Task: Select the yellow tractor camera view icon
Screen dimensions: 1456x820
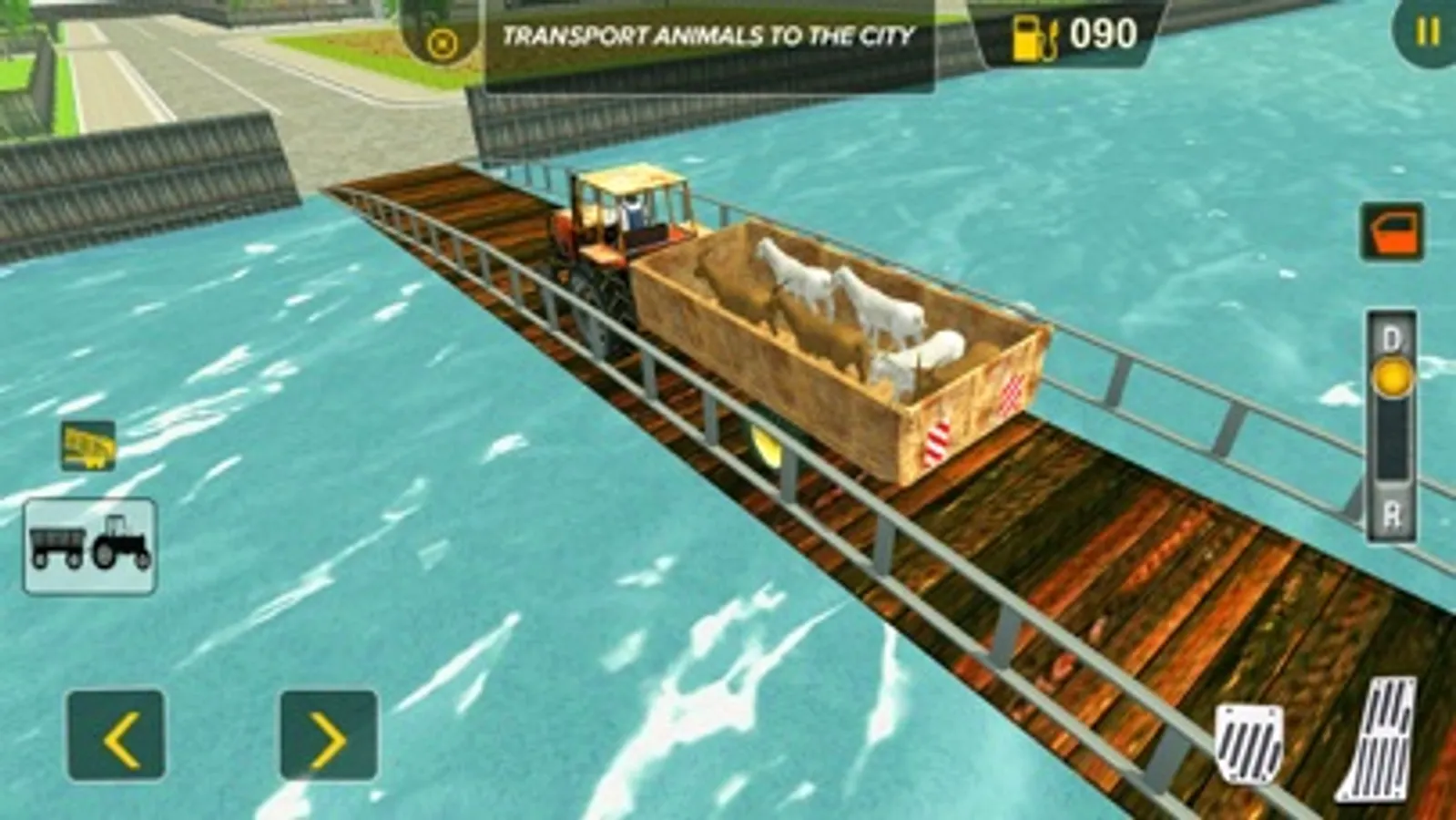Action: click(x=87, y=446)
